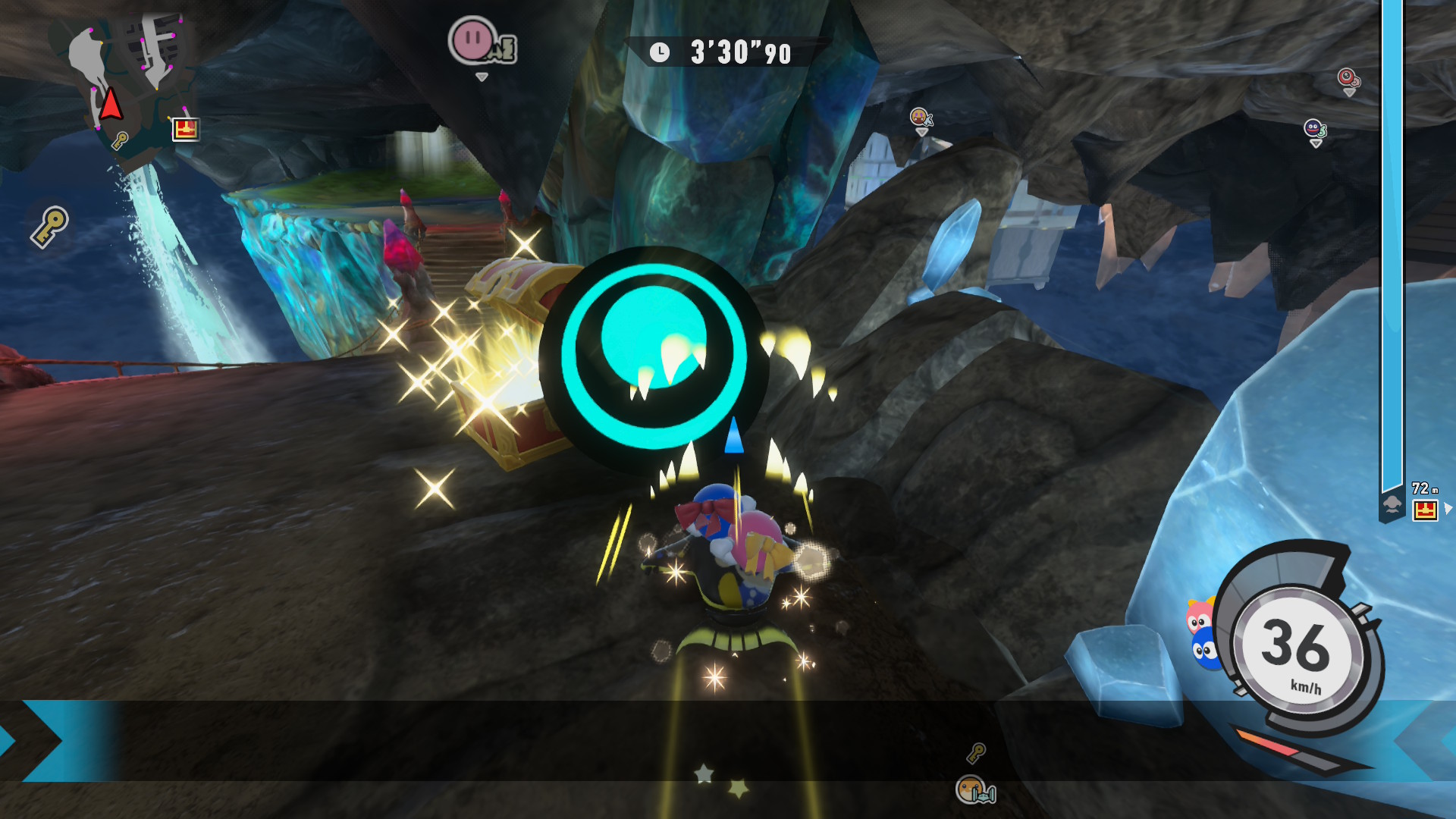Click the dark blue Gooey rider marker
Viewport: 1456px width, 819px height.
(x=1314, y=129)
